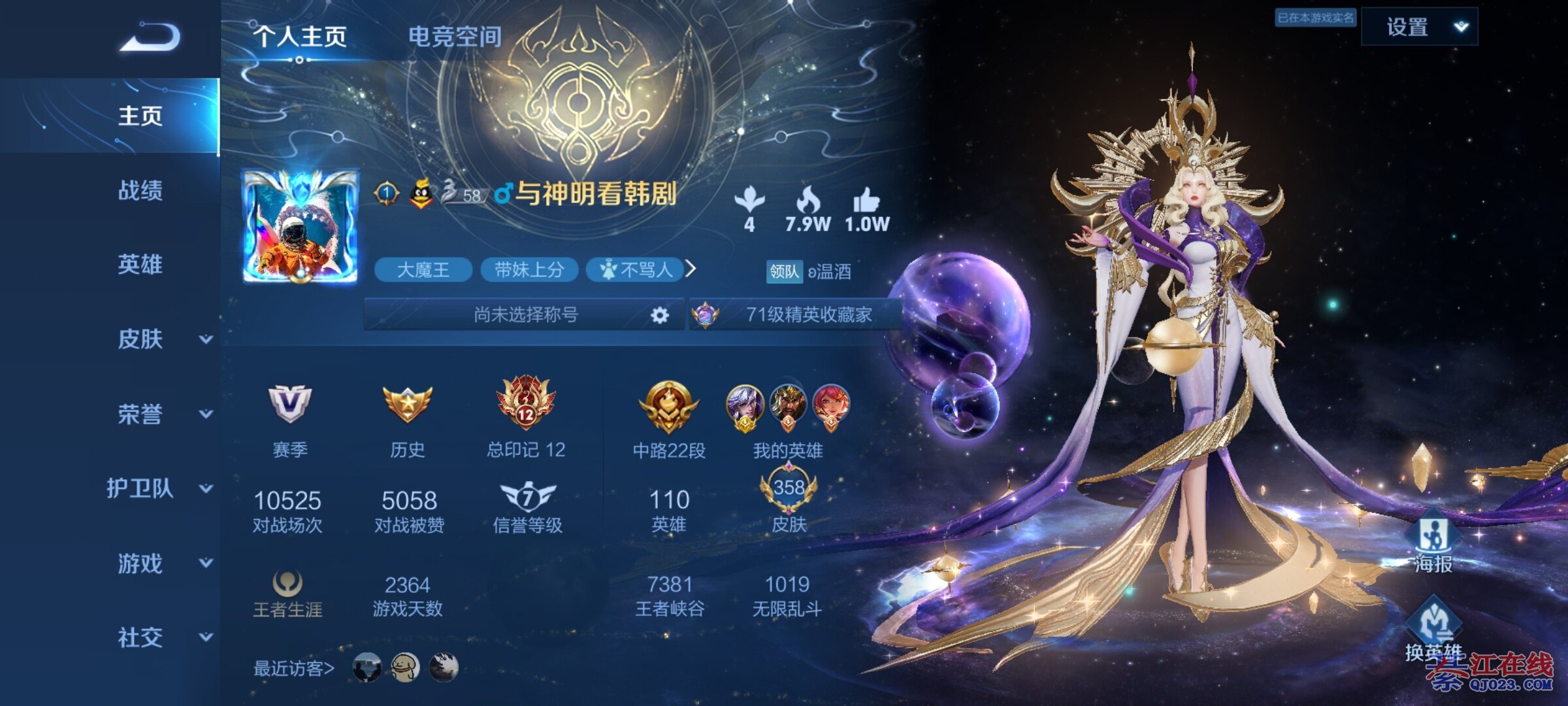Click the astronaut player avatar

[301, 226]
